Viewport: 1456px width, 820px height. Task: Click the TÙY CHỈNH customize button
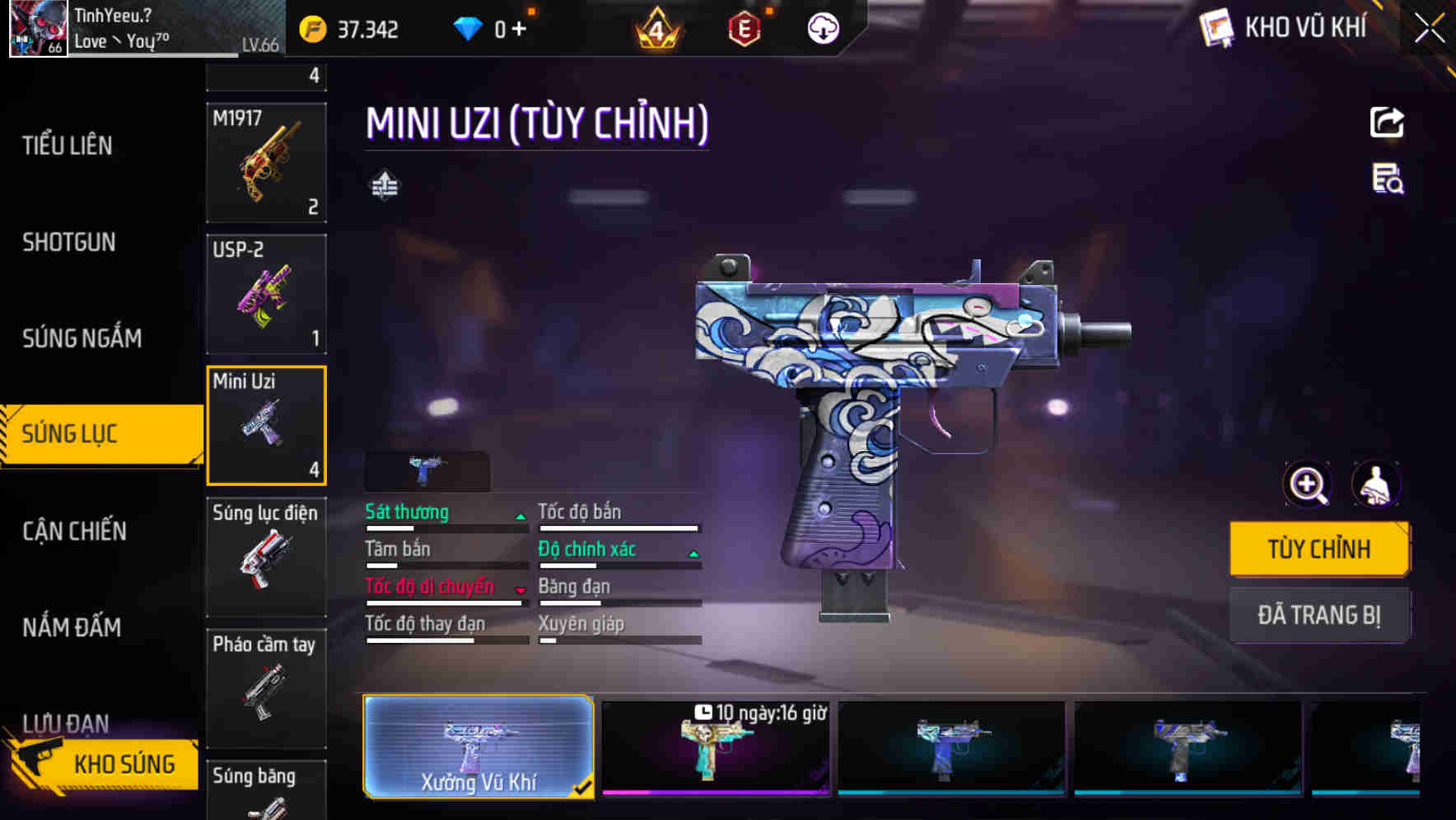(x=1319, y=549)
